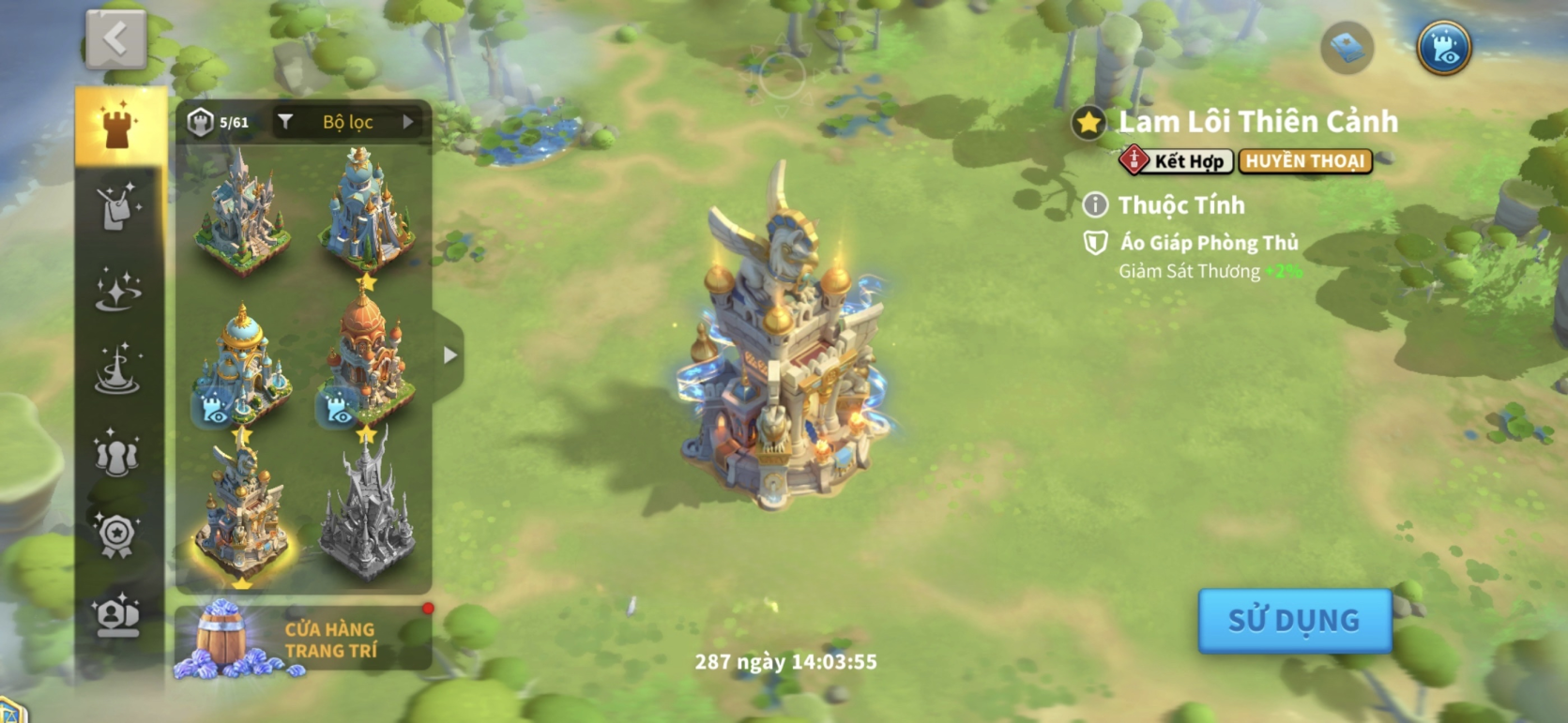1568x723 pixels.
Task: Click the Thuộc Tính info icon
Action: pyautogui.click(x=1094, y=204)
